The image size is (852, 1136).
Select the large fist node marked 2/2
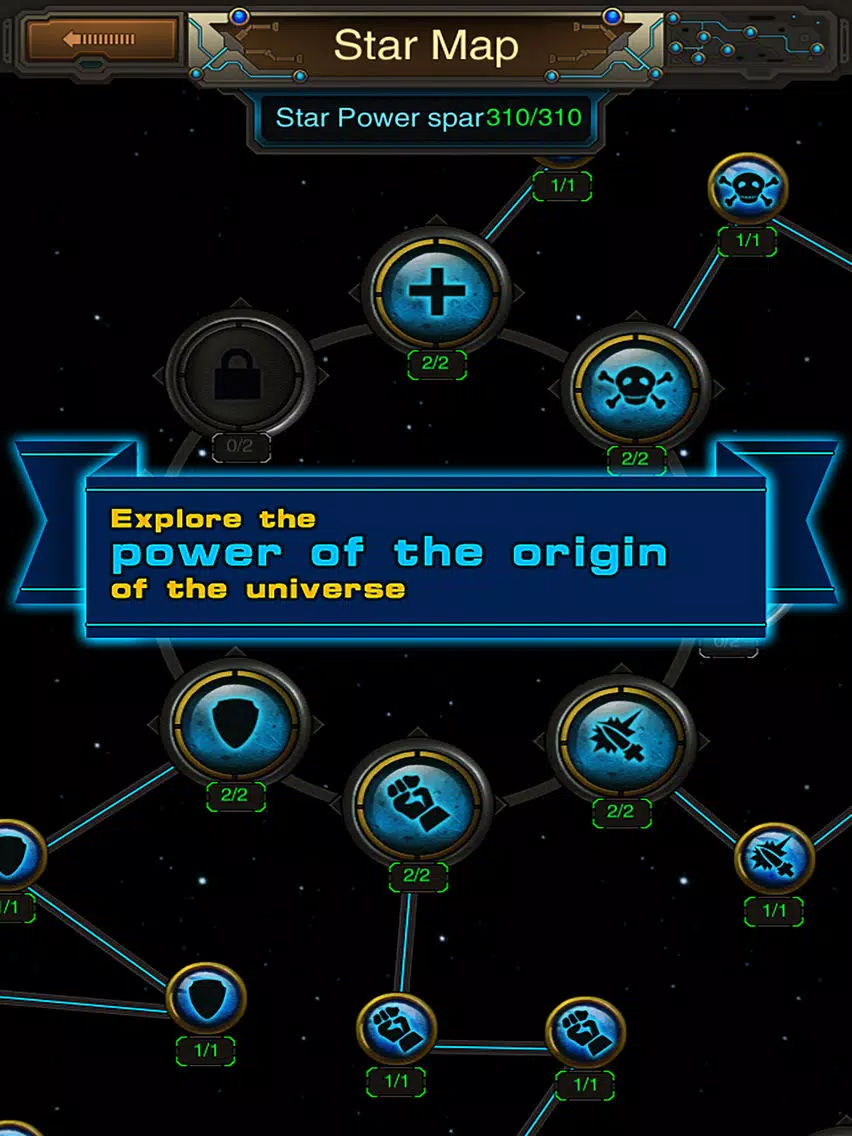(x=417, y=803)
